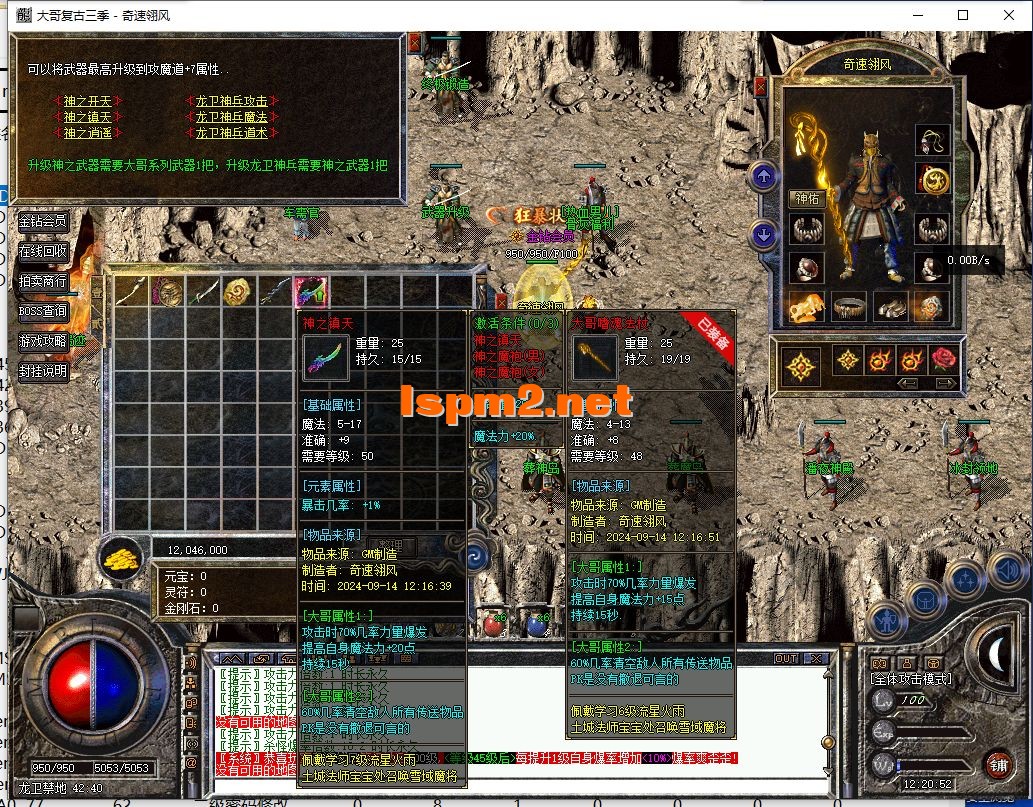Select the 神之开天 upgrade option
The height and width of the screenshot is (807, 1033).
coord(87,101)
